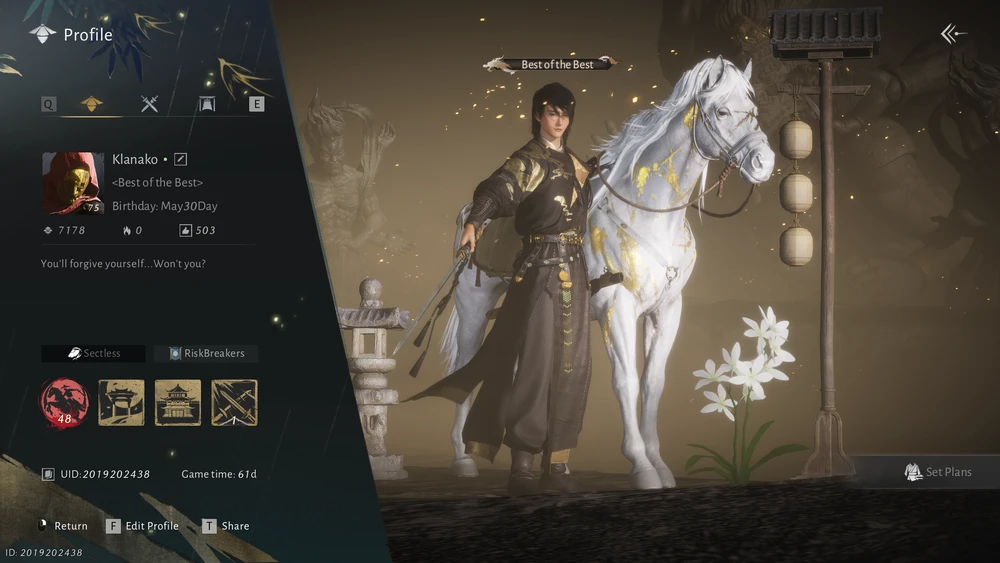
Task: Select the palace building achievement badge
Action: [x=178, y=402]
